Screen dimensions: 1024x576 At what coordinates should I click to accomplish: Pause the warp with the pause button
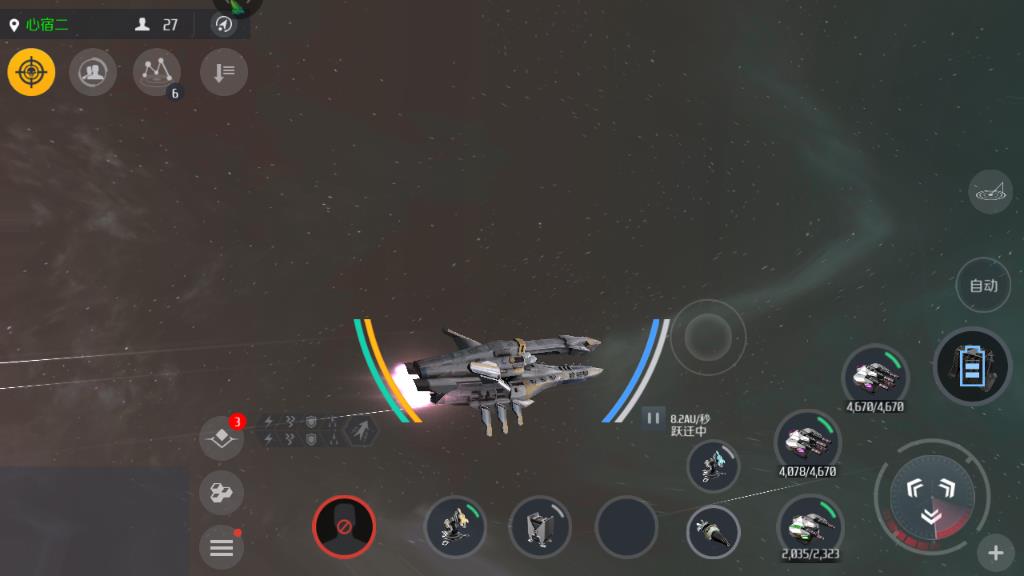[653, 418]
